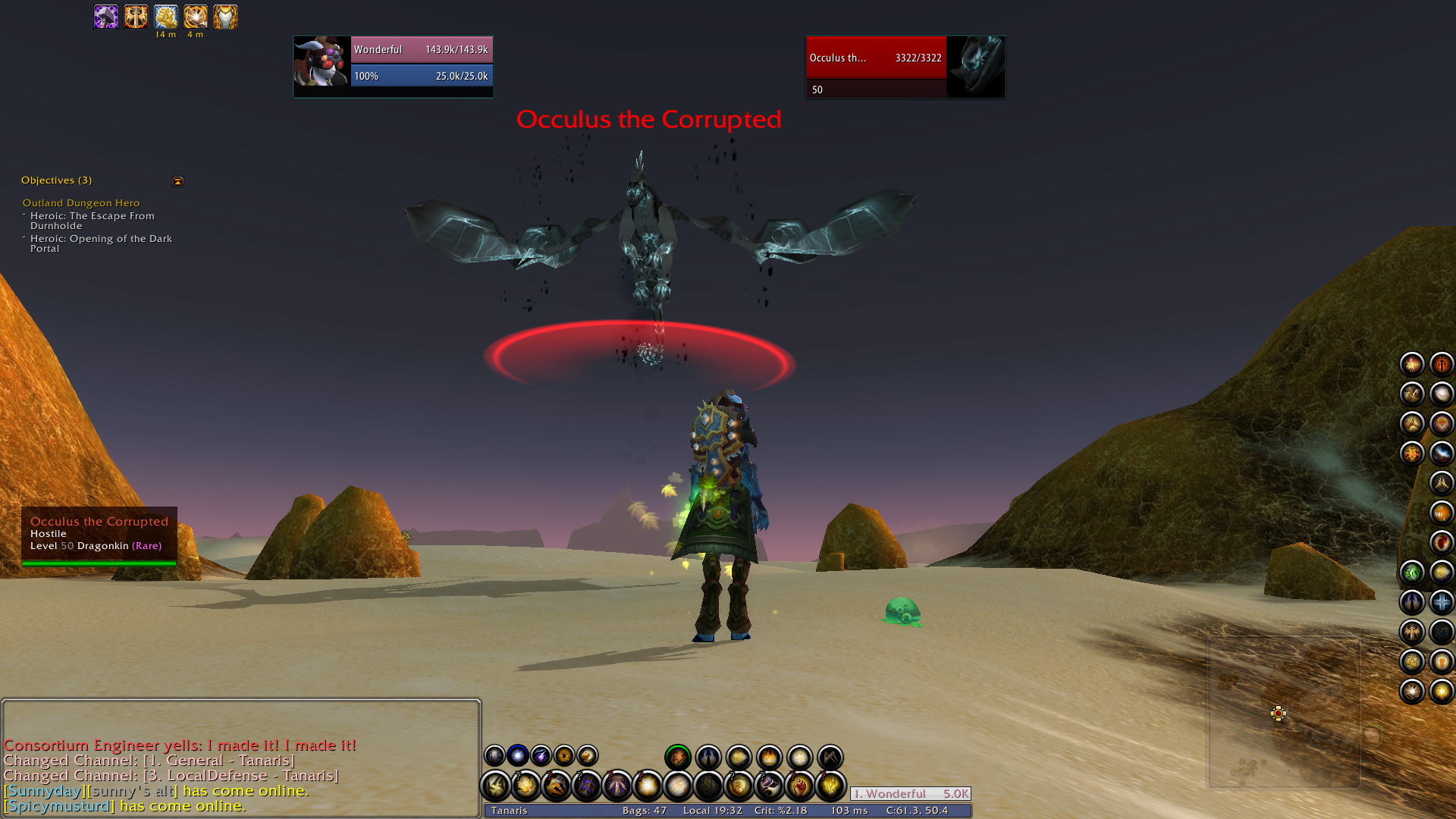Select the Occulus the Corrupted target portrait
Screen dimensions: 1456x819
pos(976,67)
